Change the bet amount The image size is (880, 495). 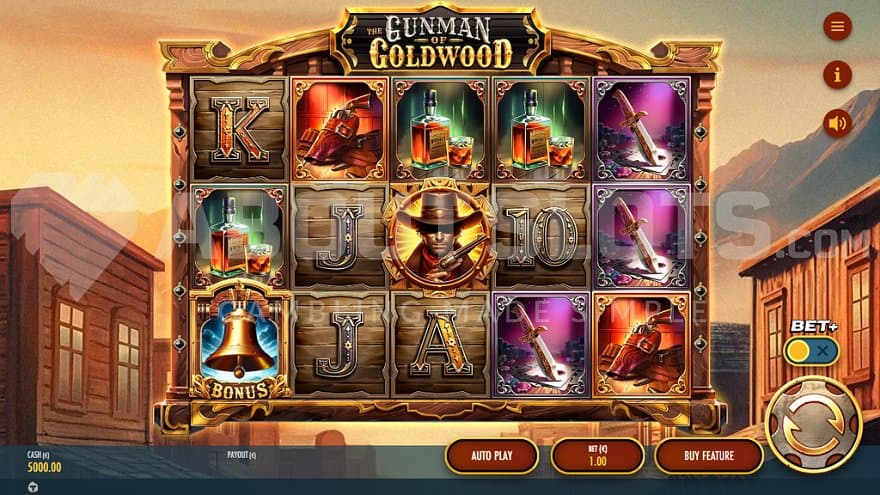[597, 456]
